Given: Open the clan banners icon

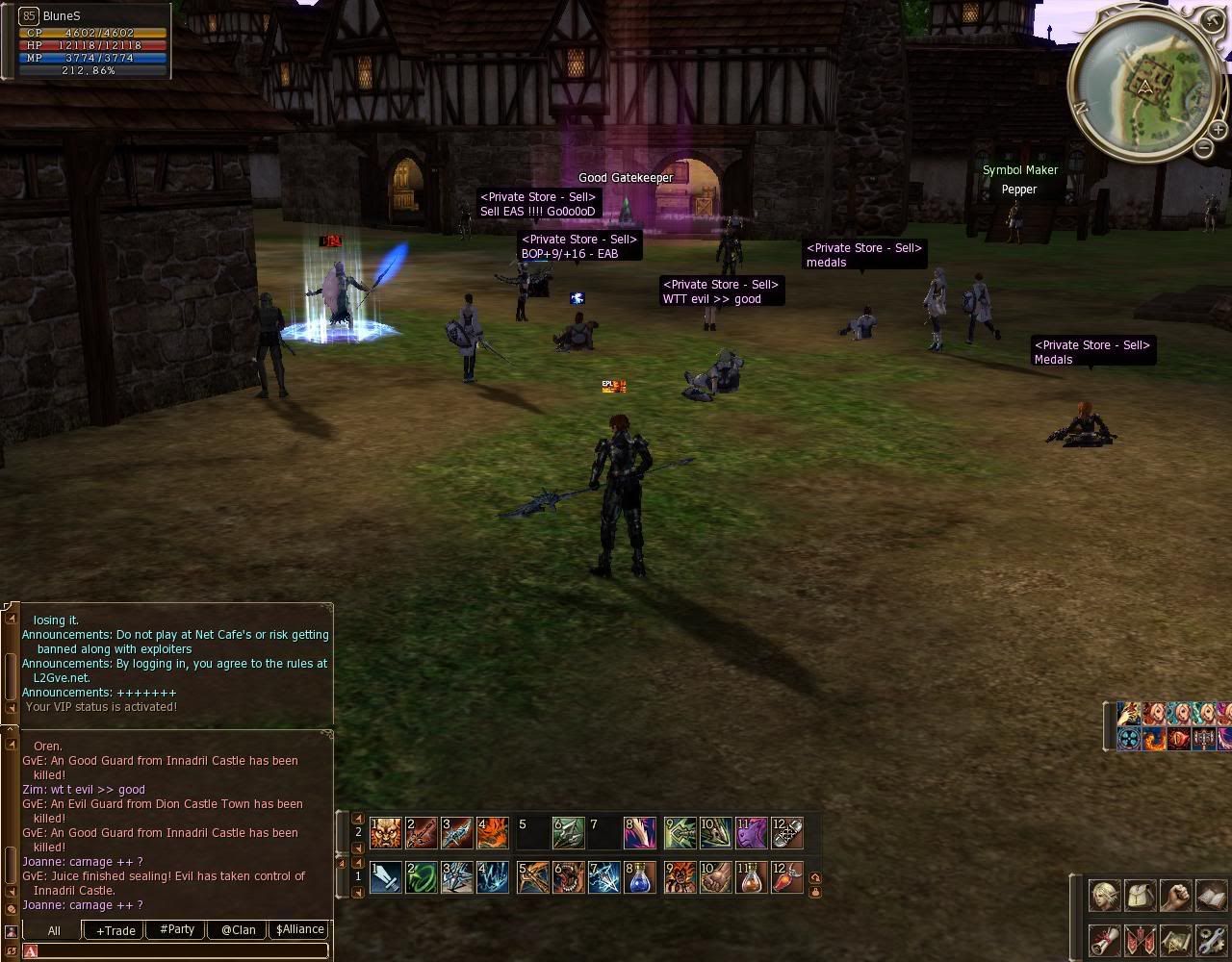Looking at the screenshot, I should 1141,939.
